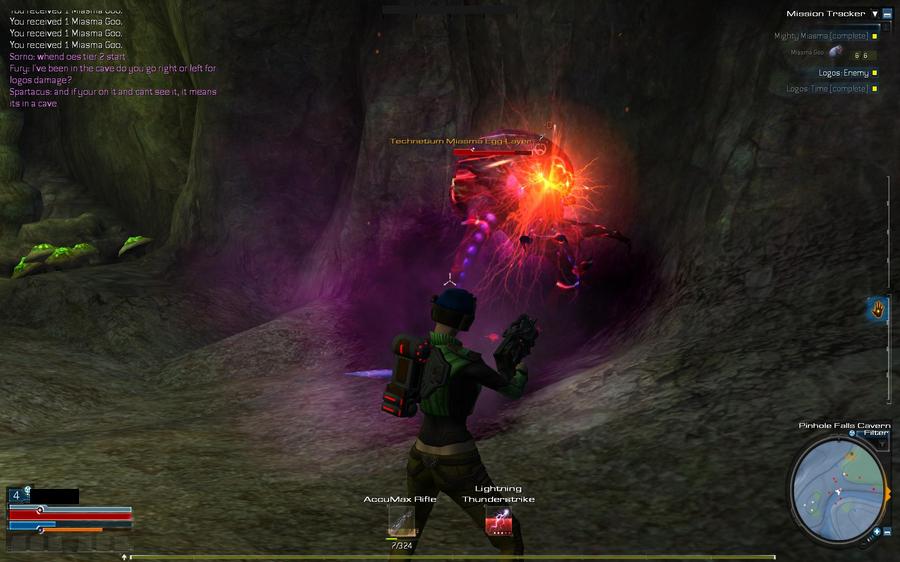
Task: Activate the Lightning Thunderstrike ability
Action: click(498, 520)
